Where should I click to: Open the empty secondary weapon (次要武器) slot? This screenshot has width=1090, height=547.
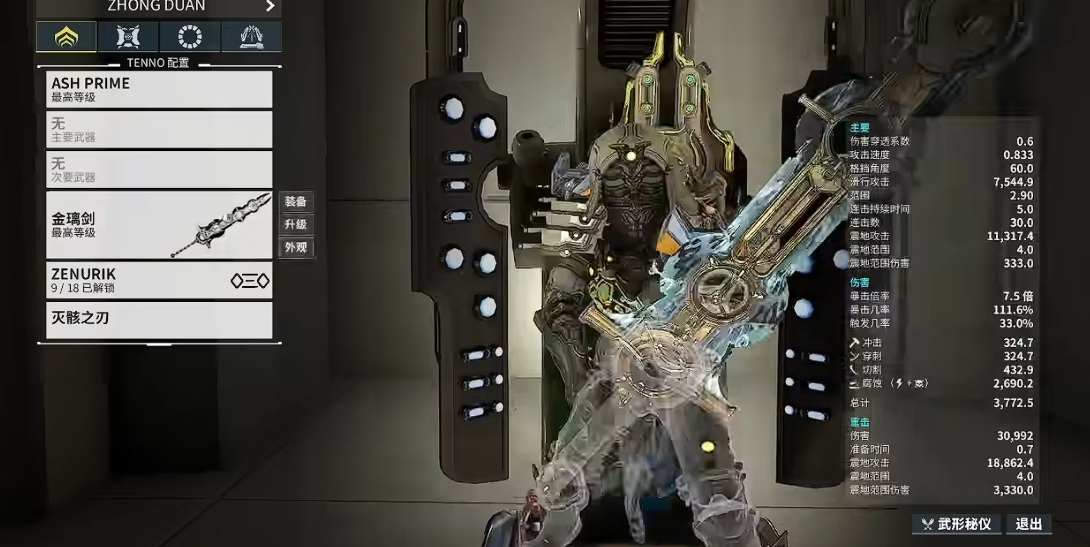click(159, 169)
